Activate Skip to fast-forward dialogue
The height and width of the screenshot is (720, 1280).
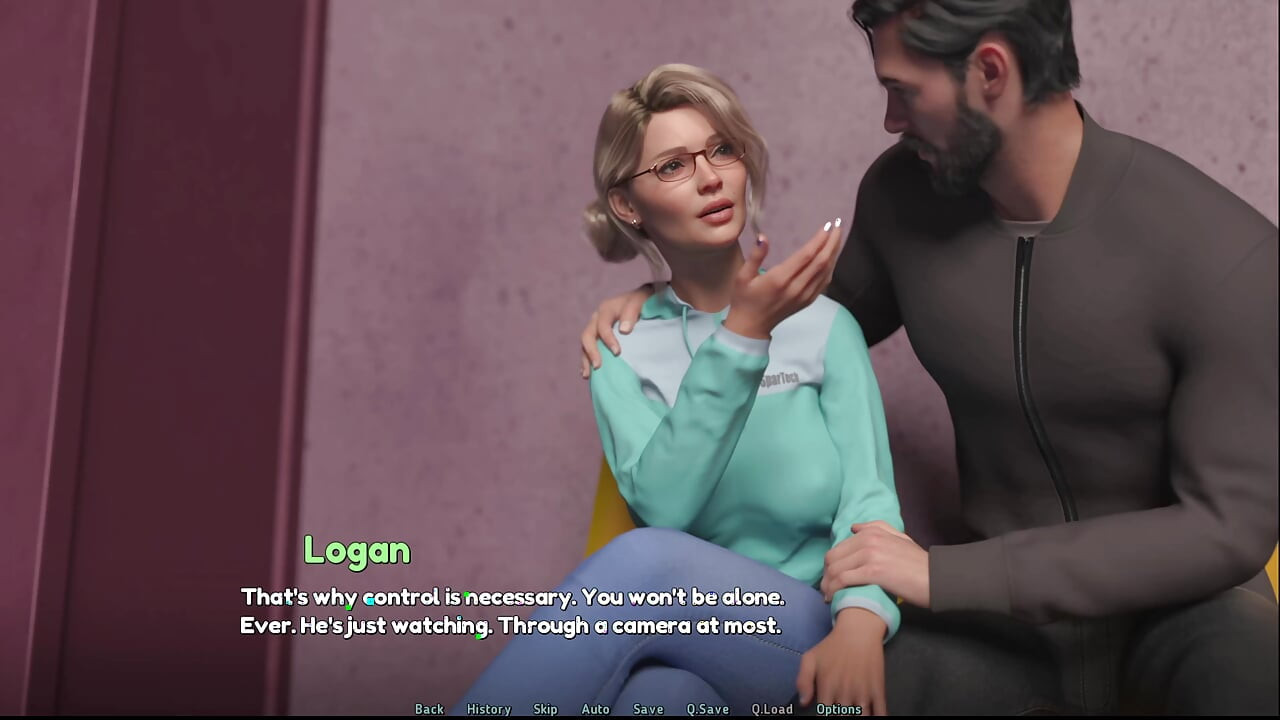coord(545,709)
